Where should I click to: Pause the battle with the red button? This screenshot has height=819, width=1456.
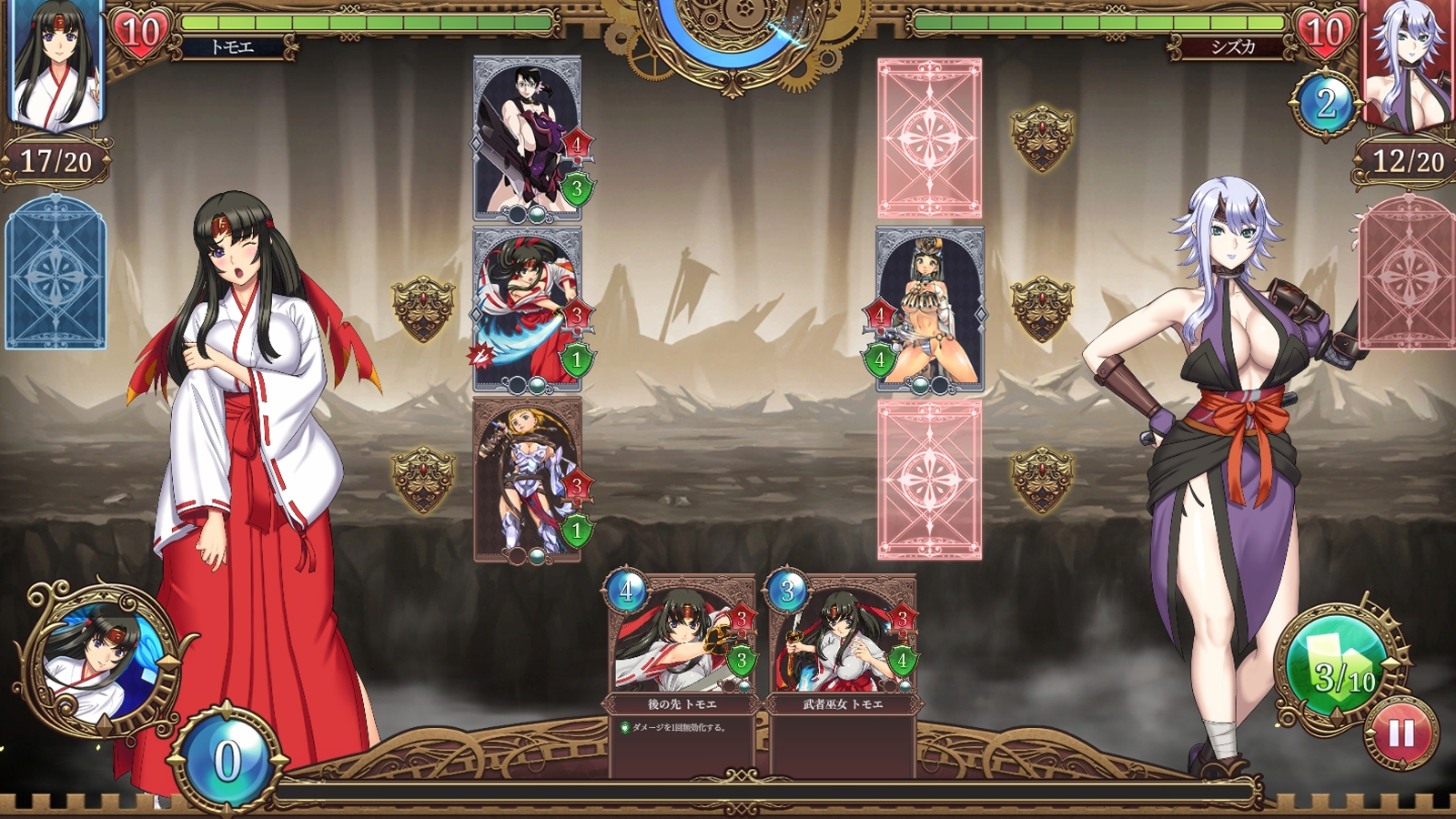[1401, 733]
